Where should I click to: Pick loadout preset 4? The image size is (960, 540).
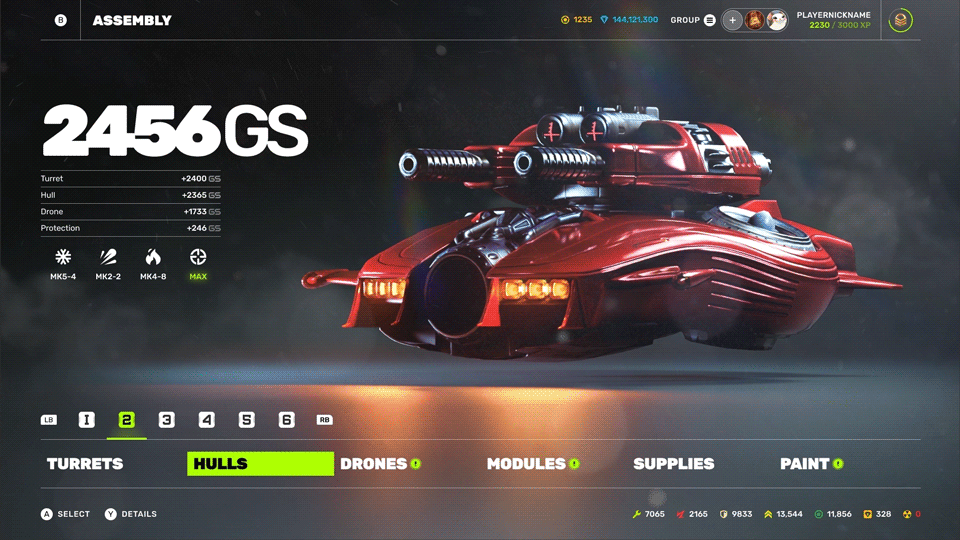pyautogui.click(x=207, y=420)
